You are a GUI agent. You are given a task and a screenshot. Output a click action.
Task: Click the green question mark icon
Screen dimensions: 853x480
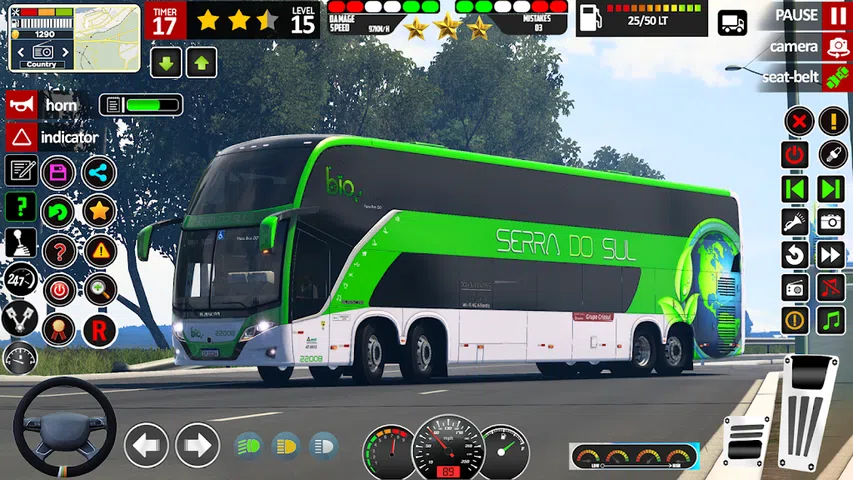click(x=21, y=207)
